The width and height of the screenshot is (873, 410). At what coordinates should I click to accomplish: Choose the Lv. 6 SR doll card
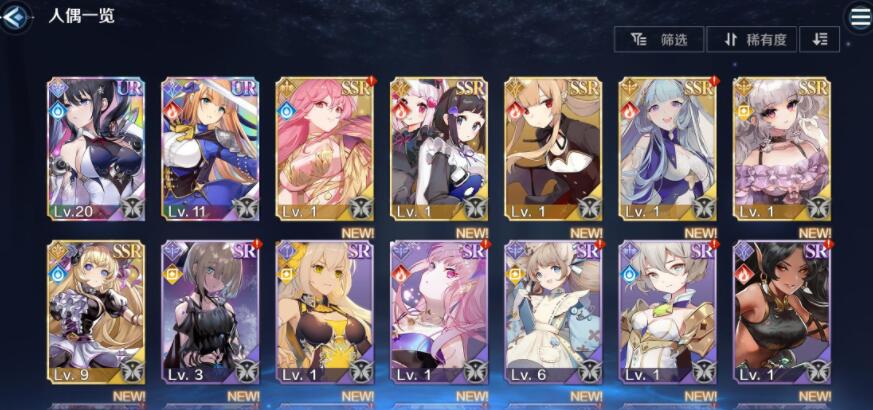pyautogui.click(x=553, y=312)
